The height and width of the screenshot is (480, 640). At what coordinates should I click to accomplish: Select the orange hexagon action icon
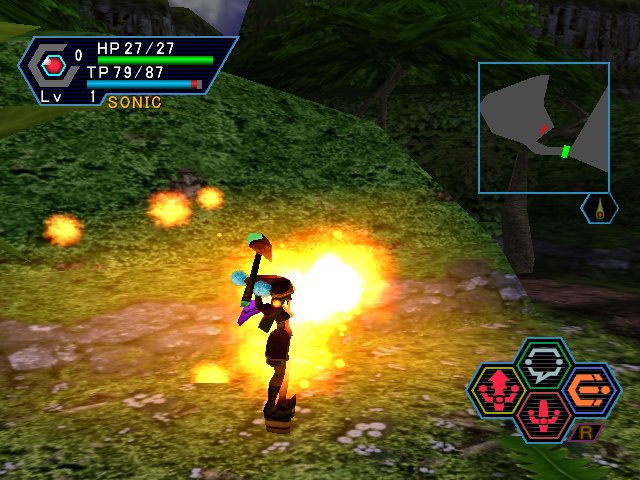(x=589, y=388)
